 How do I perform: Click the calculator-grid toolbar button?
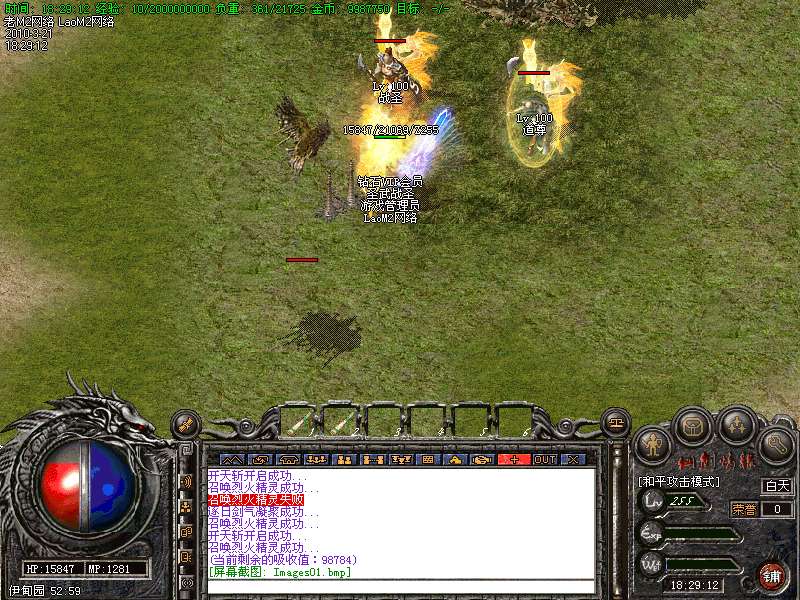click(x=428, y=460)
